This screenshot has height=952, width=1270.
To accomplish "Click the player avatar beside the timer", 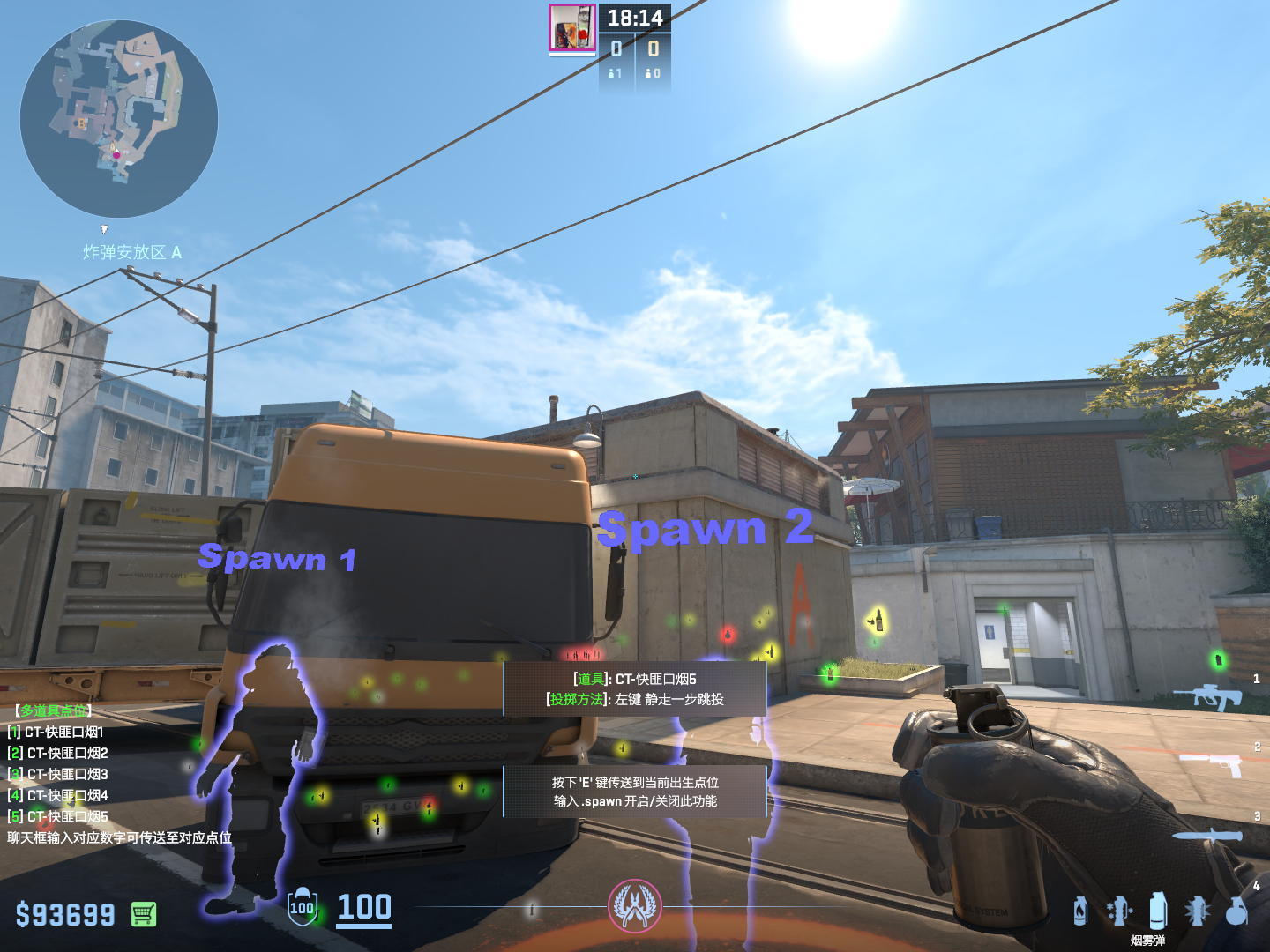I will pyautogui.click(x=572, y=27).
